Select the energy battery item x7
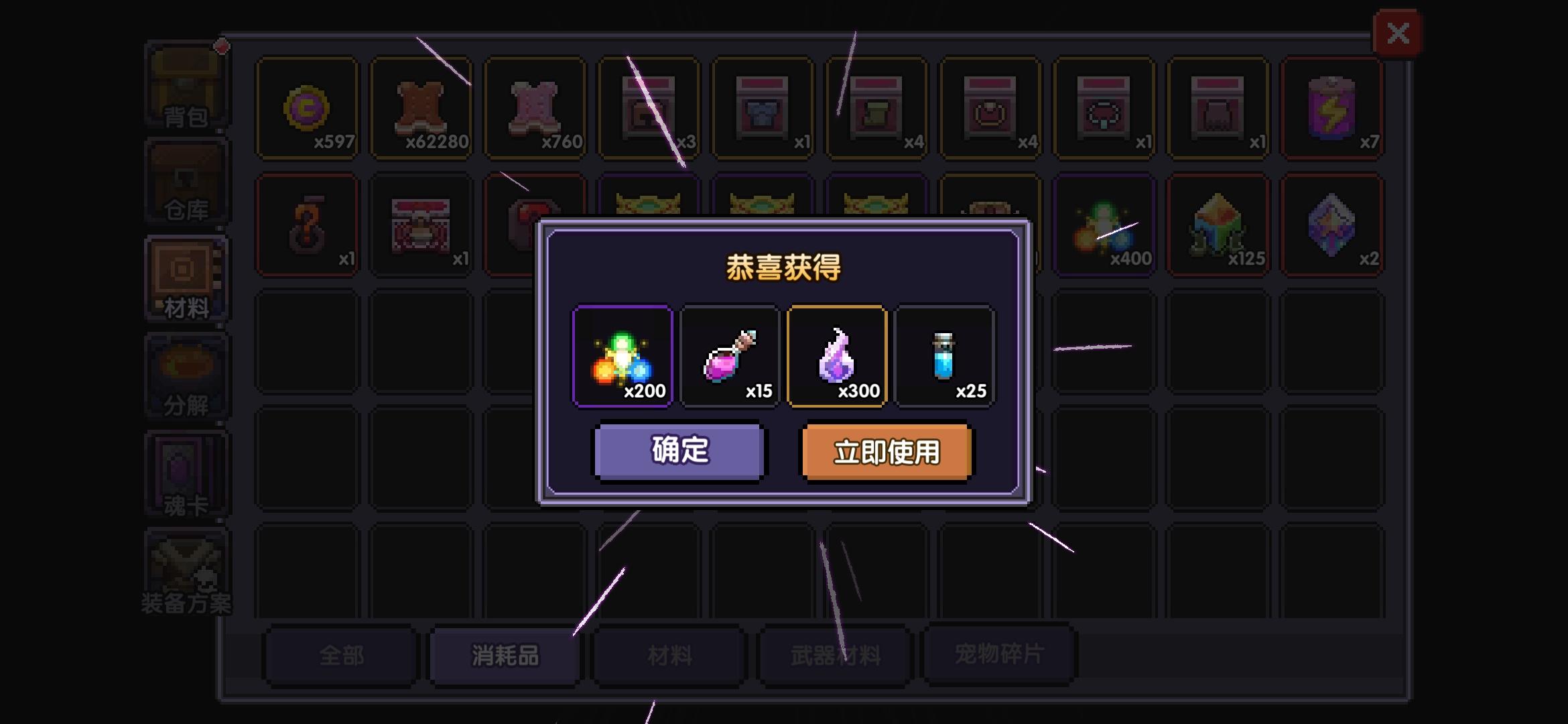The height and width of the screenshot is (724, 1568). coord(1331,109)
